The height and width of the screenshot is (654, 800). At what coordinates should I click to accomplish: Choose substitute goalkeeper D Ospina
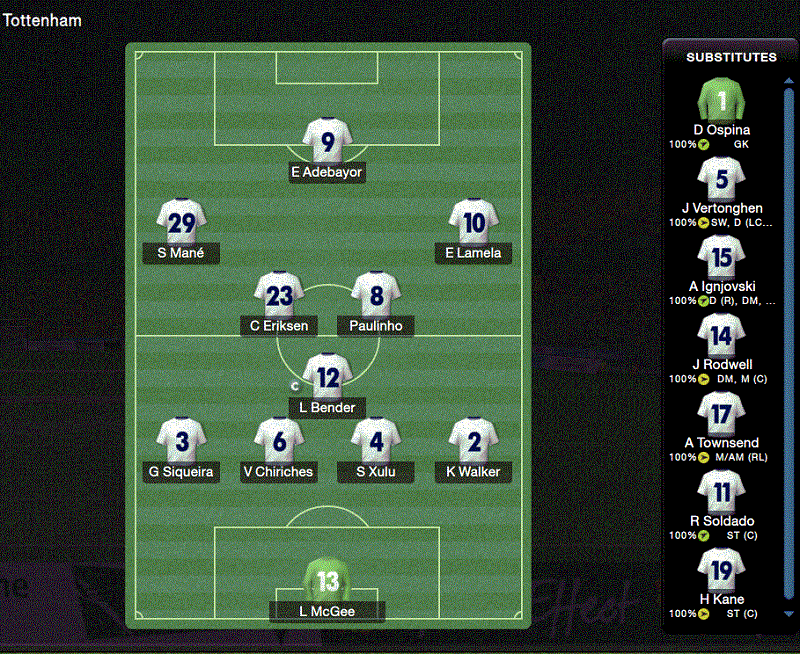click(721, 101)
